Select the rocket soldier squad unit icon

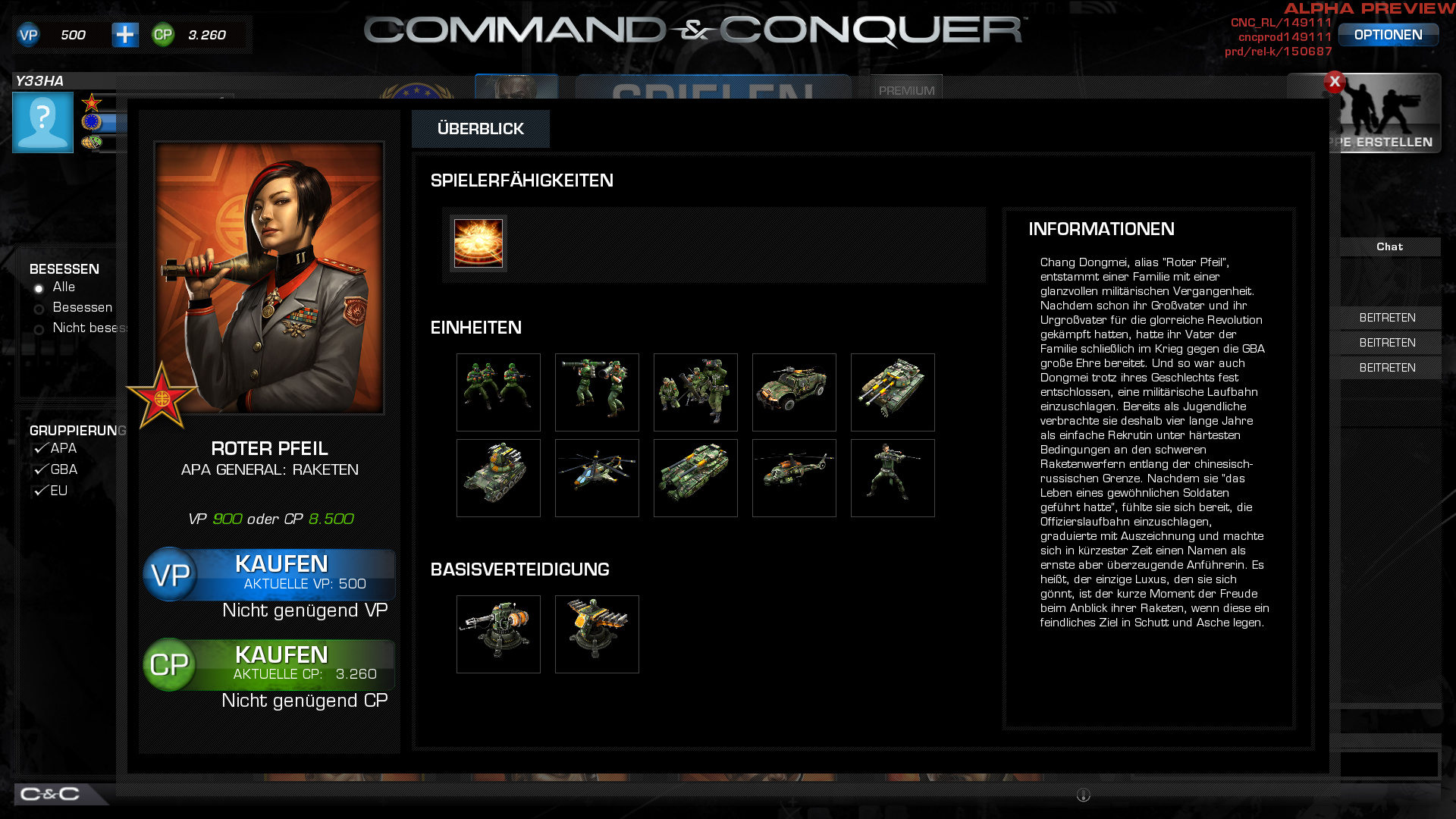point(597,392)
